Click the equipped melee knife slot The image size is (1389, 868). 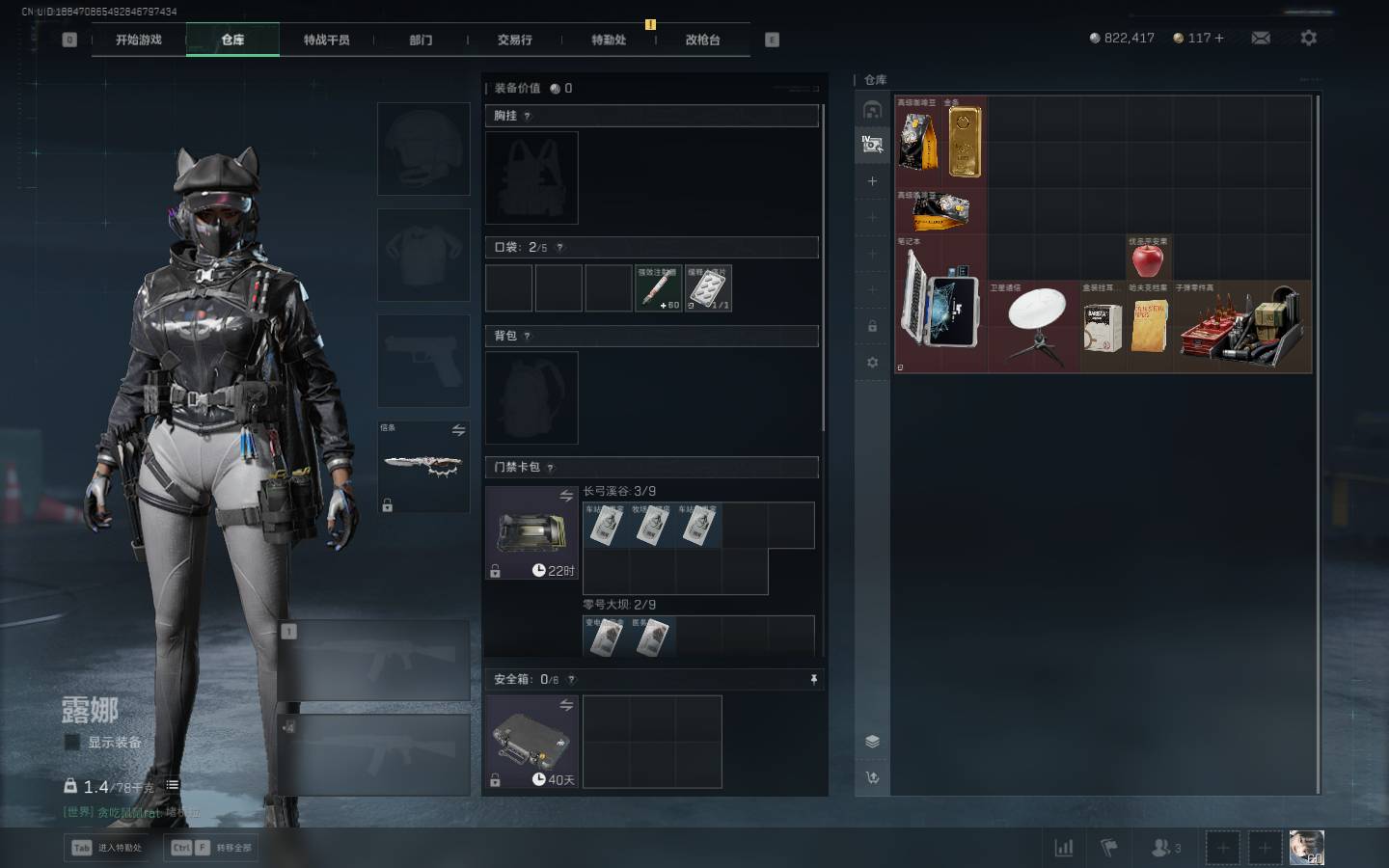click(422, 465)
